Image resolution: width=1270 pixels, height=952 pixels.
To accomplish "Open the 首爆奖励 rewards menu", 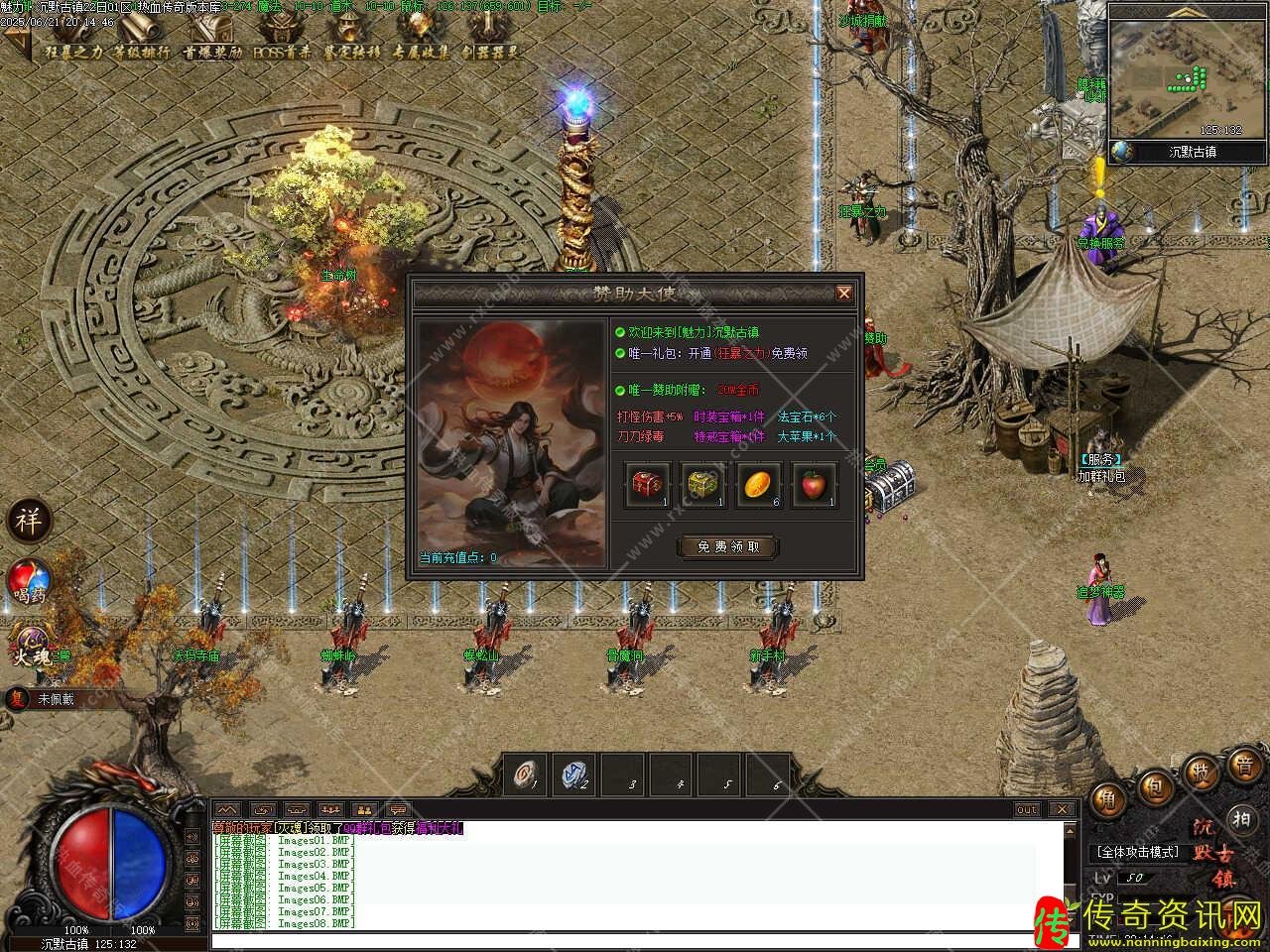I will point(211,52).
